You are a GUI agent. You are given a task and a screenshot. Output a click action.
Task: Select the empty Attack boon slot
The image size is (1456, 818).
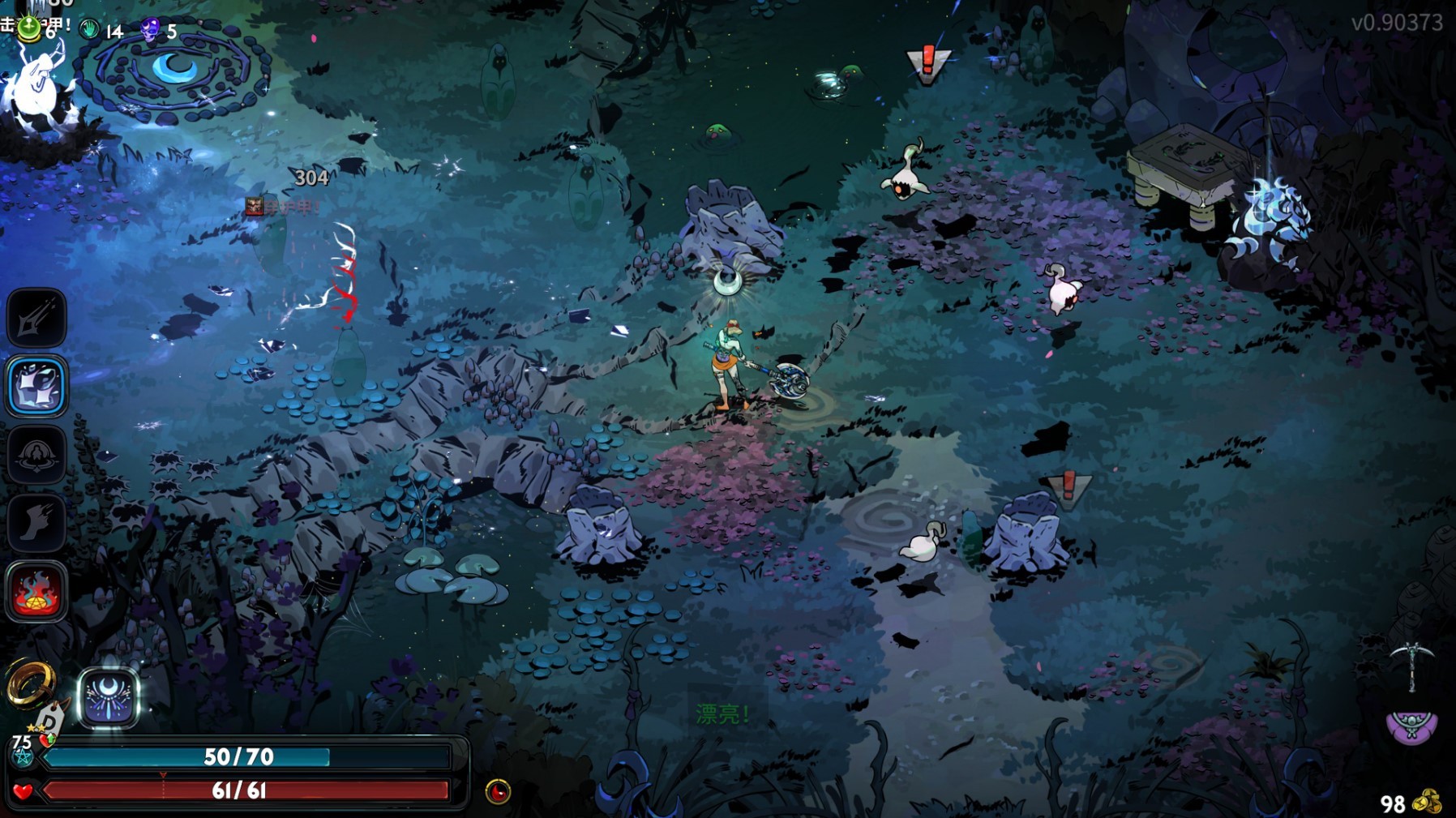[x=36, y=317]
